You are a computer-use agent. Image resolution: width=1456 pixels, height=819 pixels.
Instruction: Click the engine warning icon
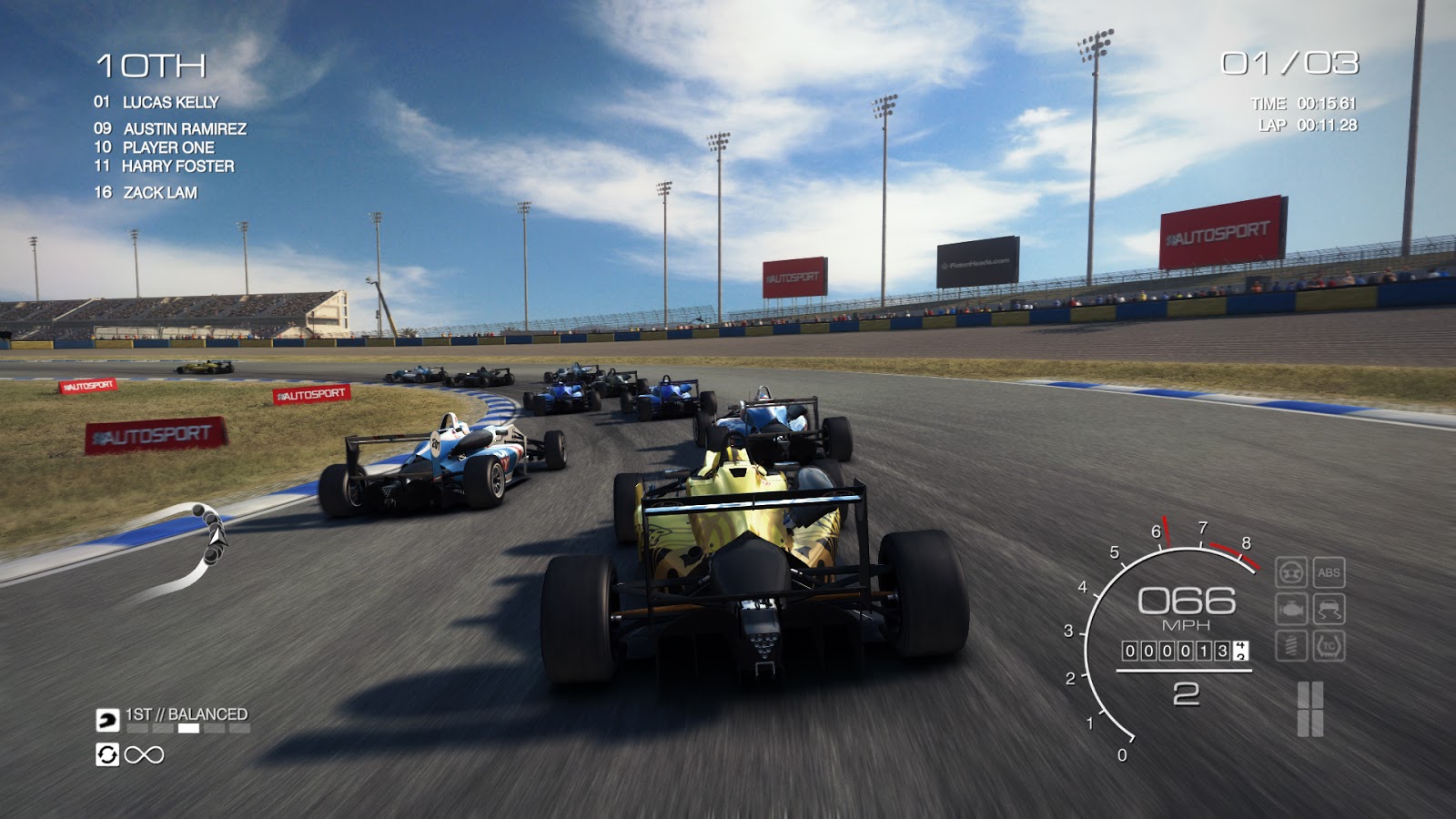point(1291,609)
